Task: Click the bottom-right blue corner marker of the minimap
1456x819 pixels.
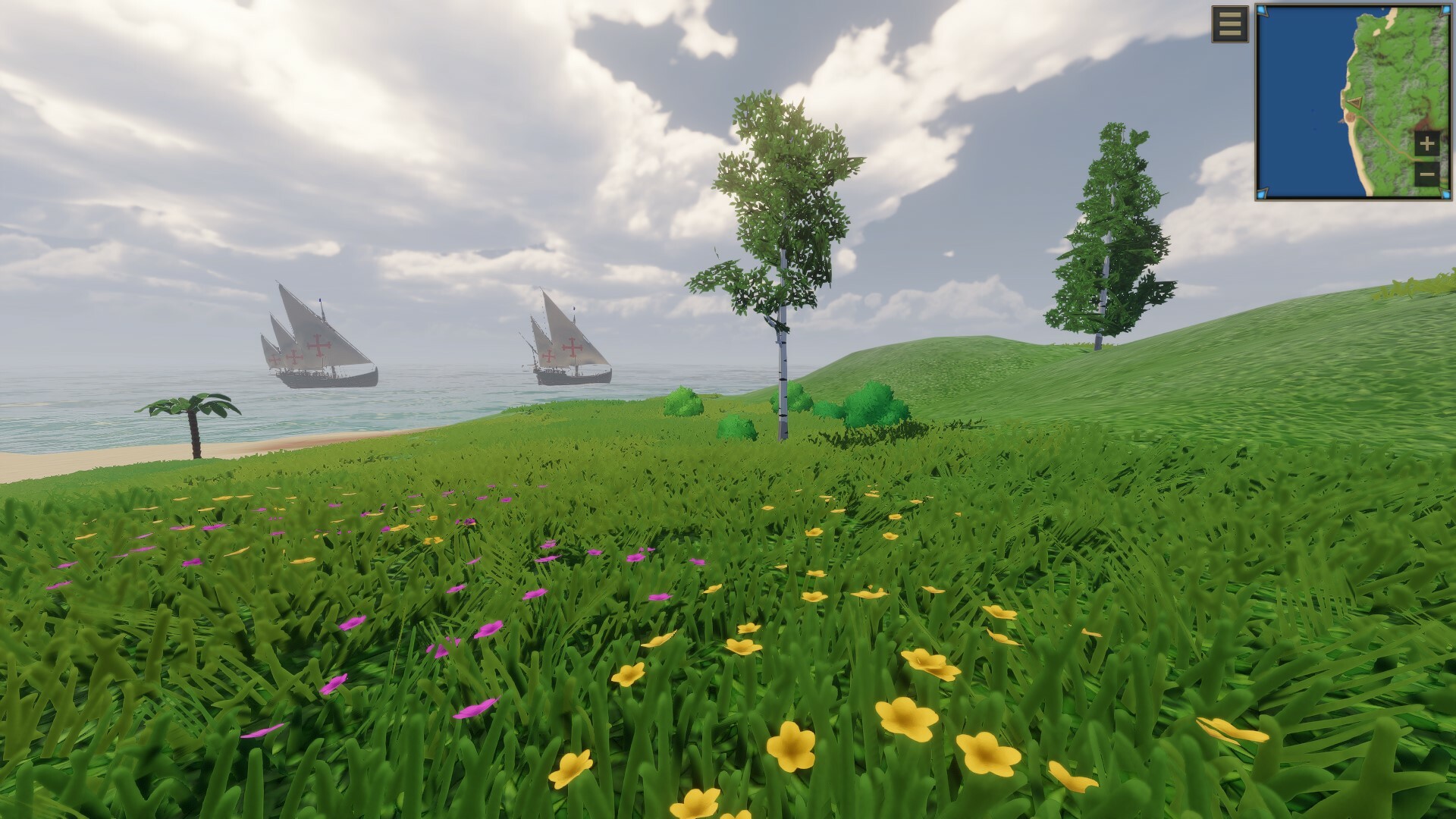Action: point(1445,193)
